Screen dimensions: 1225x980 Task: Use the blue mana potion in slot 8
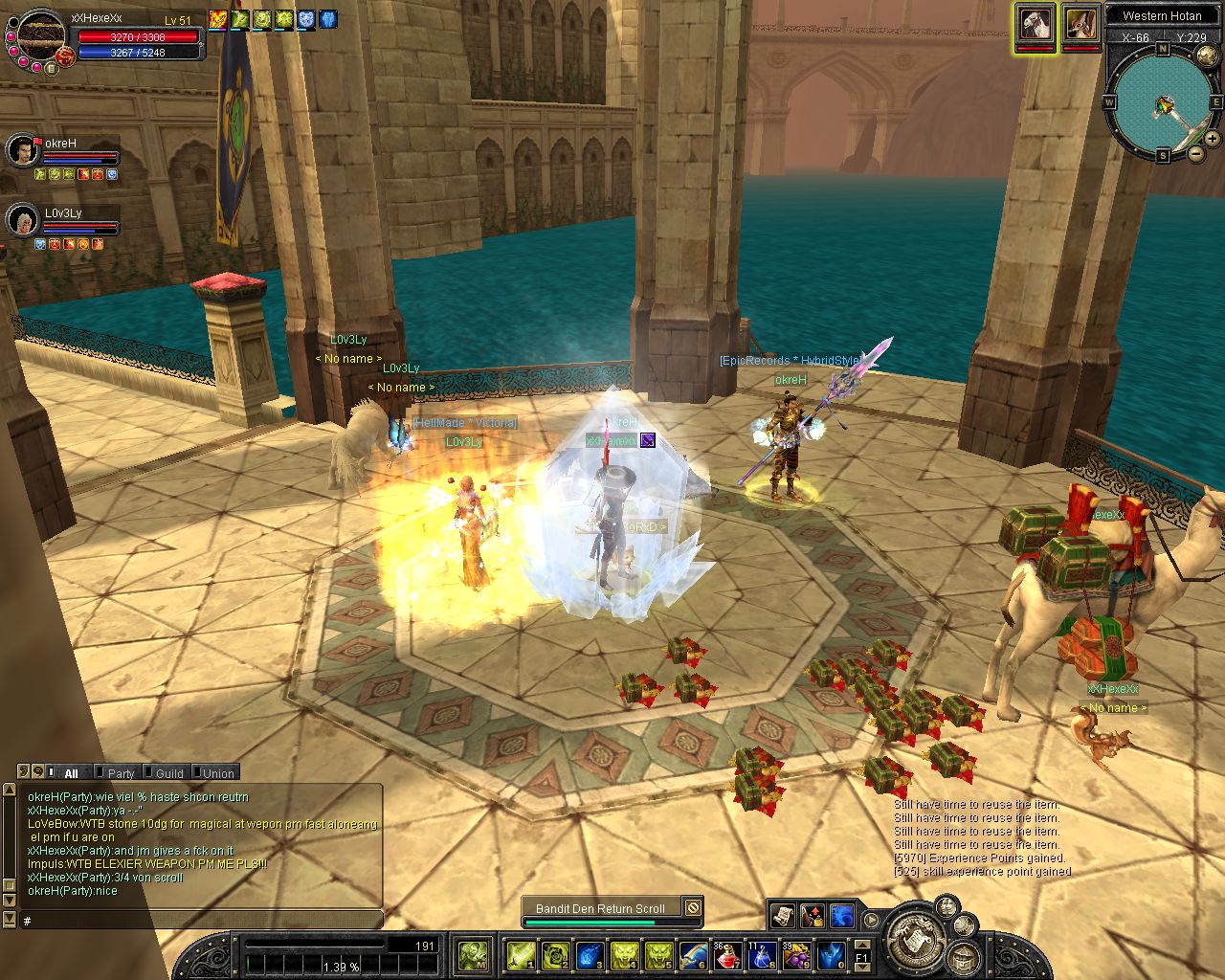click(x=761, y=955)
